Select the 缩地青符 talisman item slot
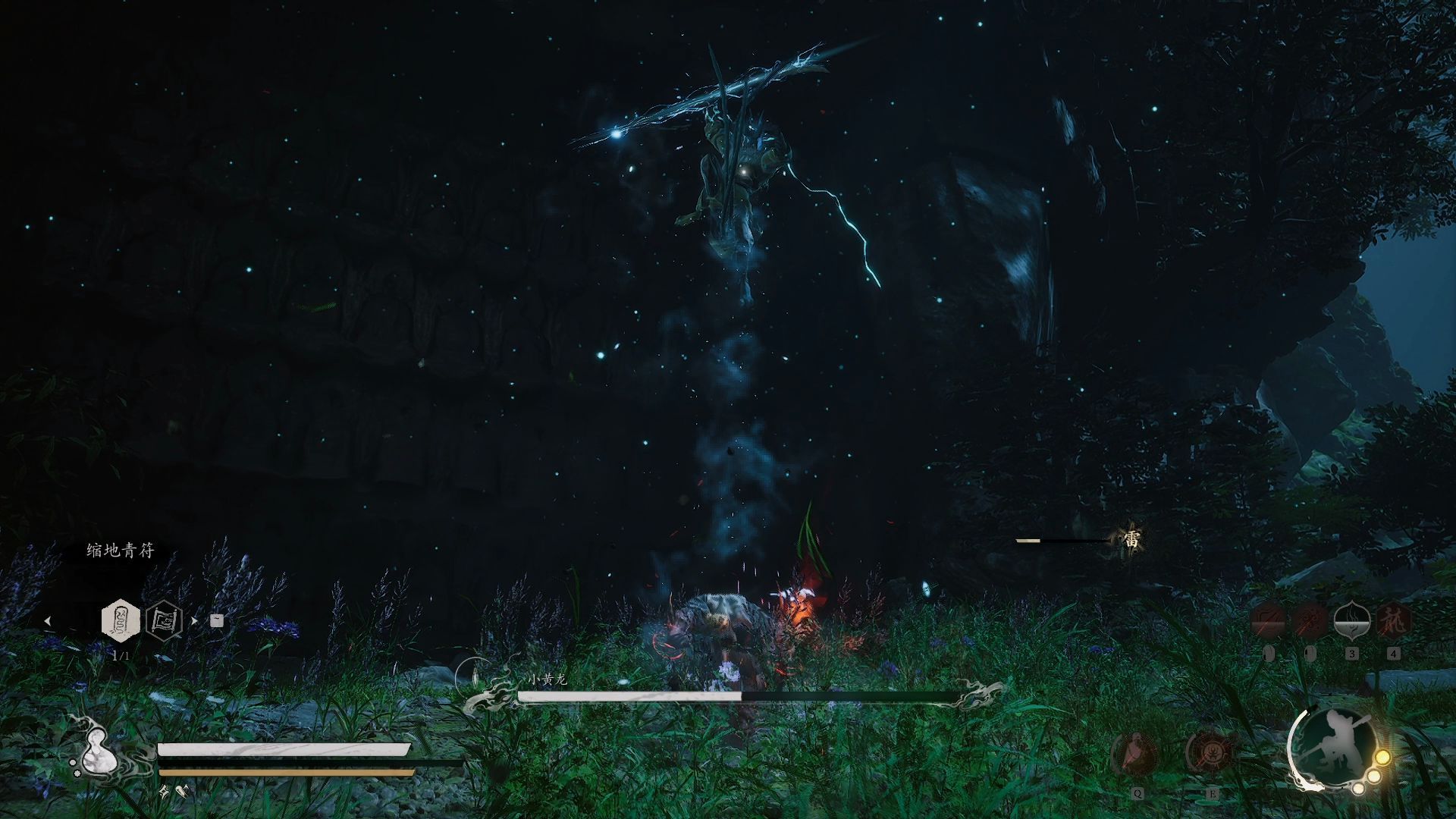1456x819 pixels. click(121, 620)
